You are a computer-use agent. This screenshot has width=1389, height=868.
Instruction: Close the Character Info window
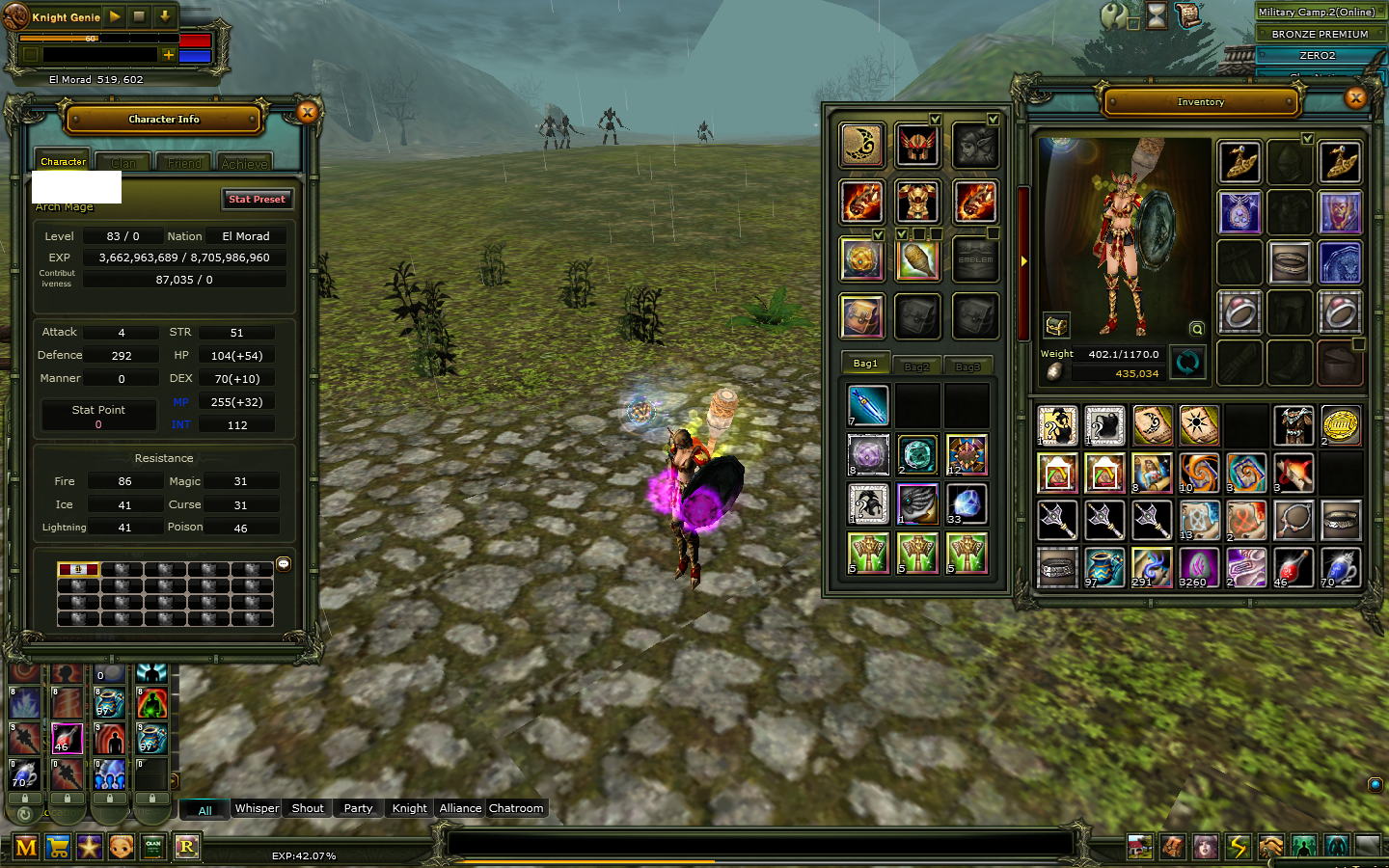(307, 113)
